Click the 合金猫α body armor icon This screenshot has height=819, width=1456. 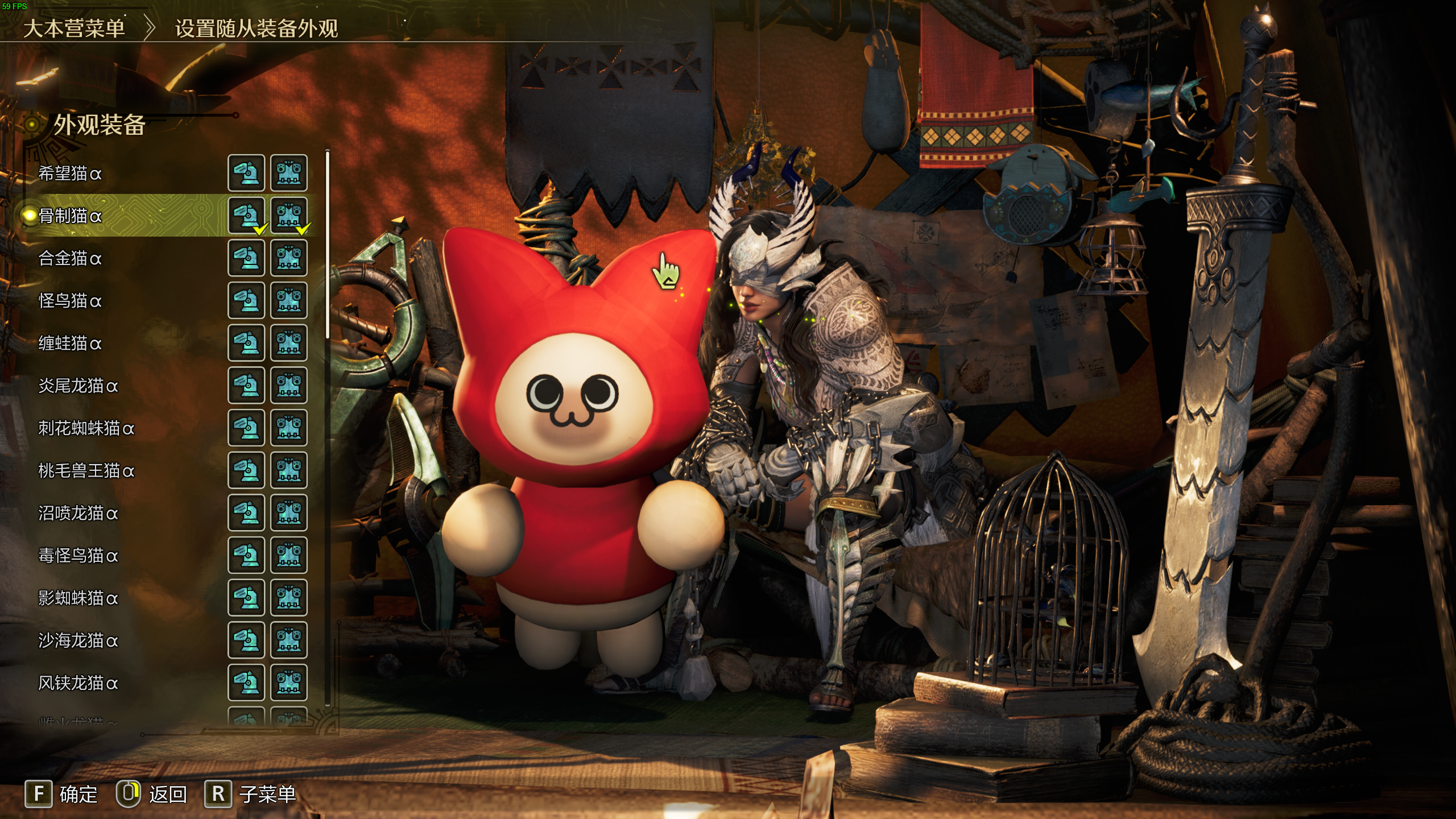[289, 258]
